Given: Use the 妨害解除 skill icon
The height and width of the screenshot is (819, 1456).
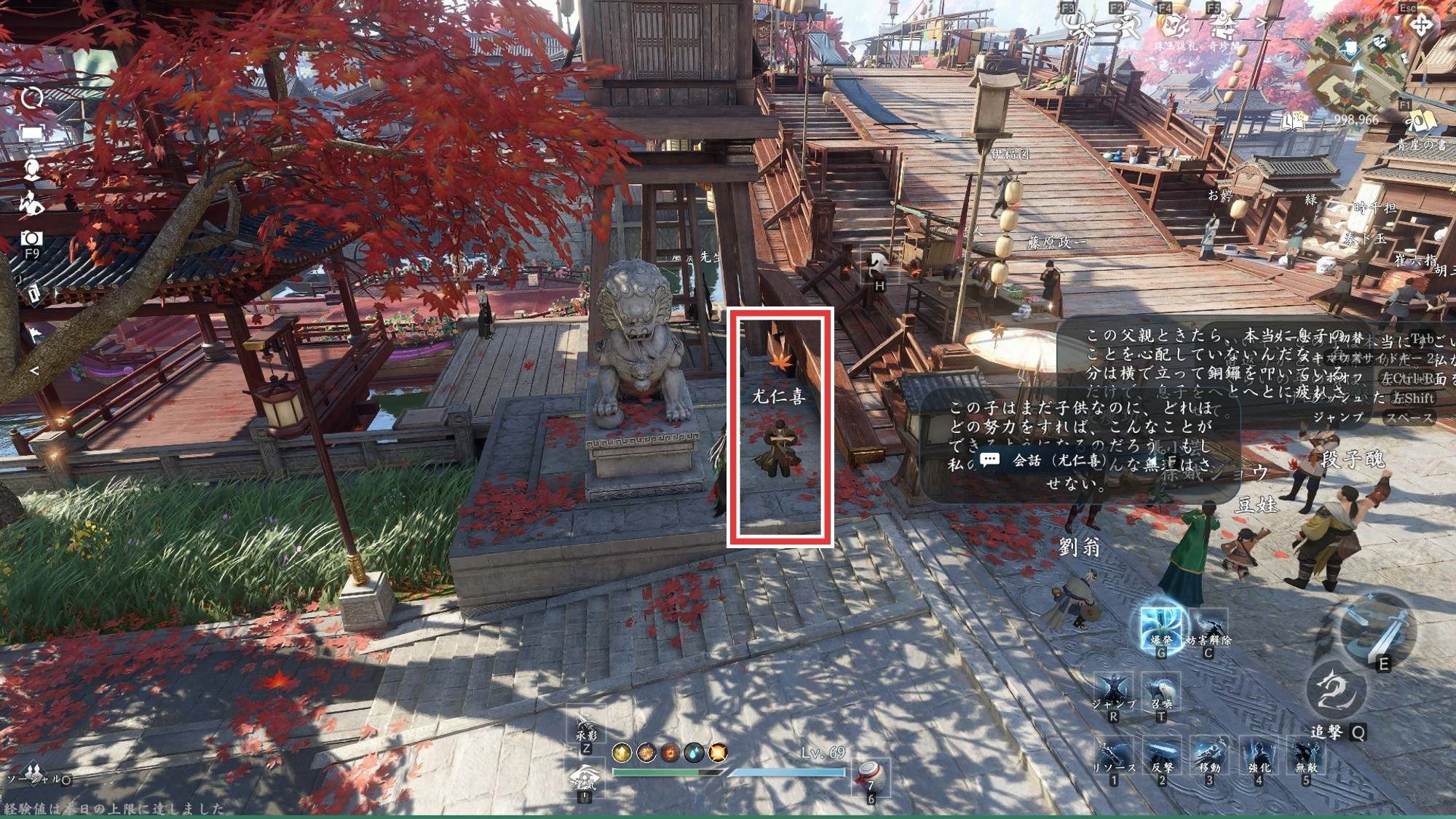Looking at the screenshot, I should [1209, 627].
